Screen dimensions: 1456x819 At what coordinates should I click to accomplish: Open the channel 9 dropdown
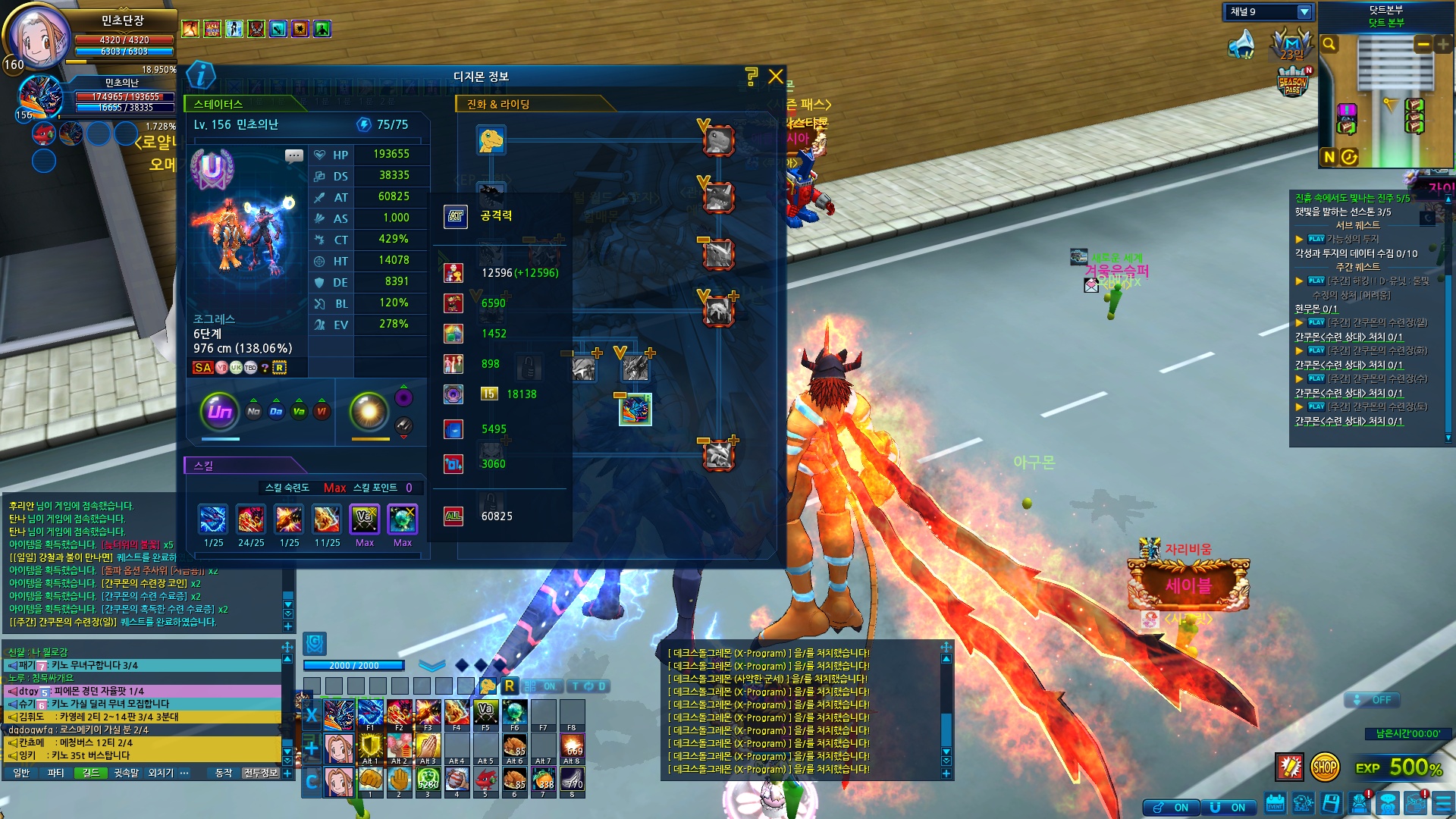point(1304,12)
